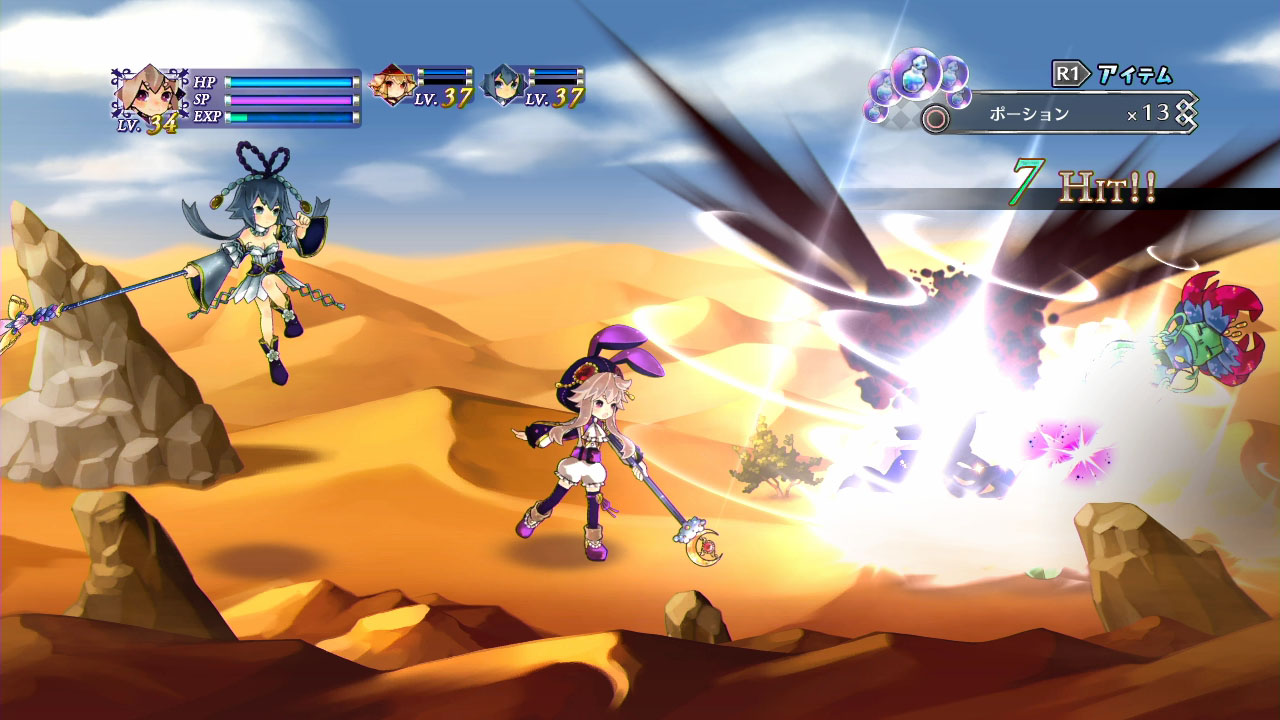1280x720 pixels.
Task: Click the blonde ally portrait showing LV. 37
Action: point(394,88)
